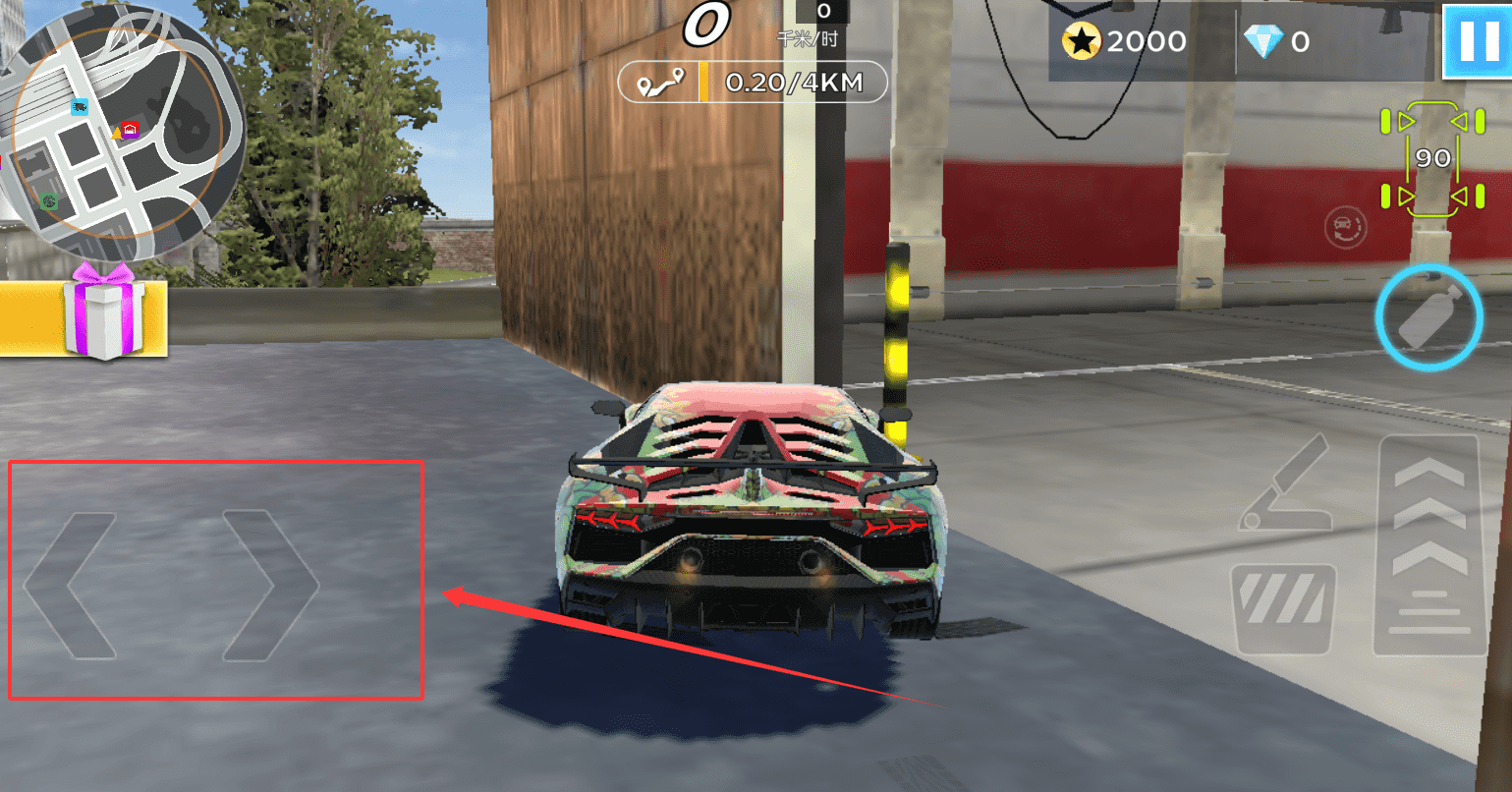Tap the green four-wheel drivetrain icon

[x=1432, y=158]
